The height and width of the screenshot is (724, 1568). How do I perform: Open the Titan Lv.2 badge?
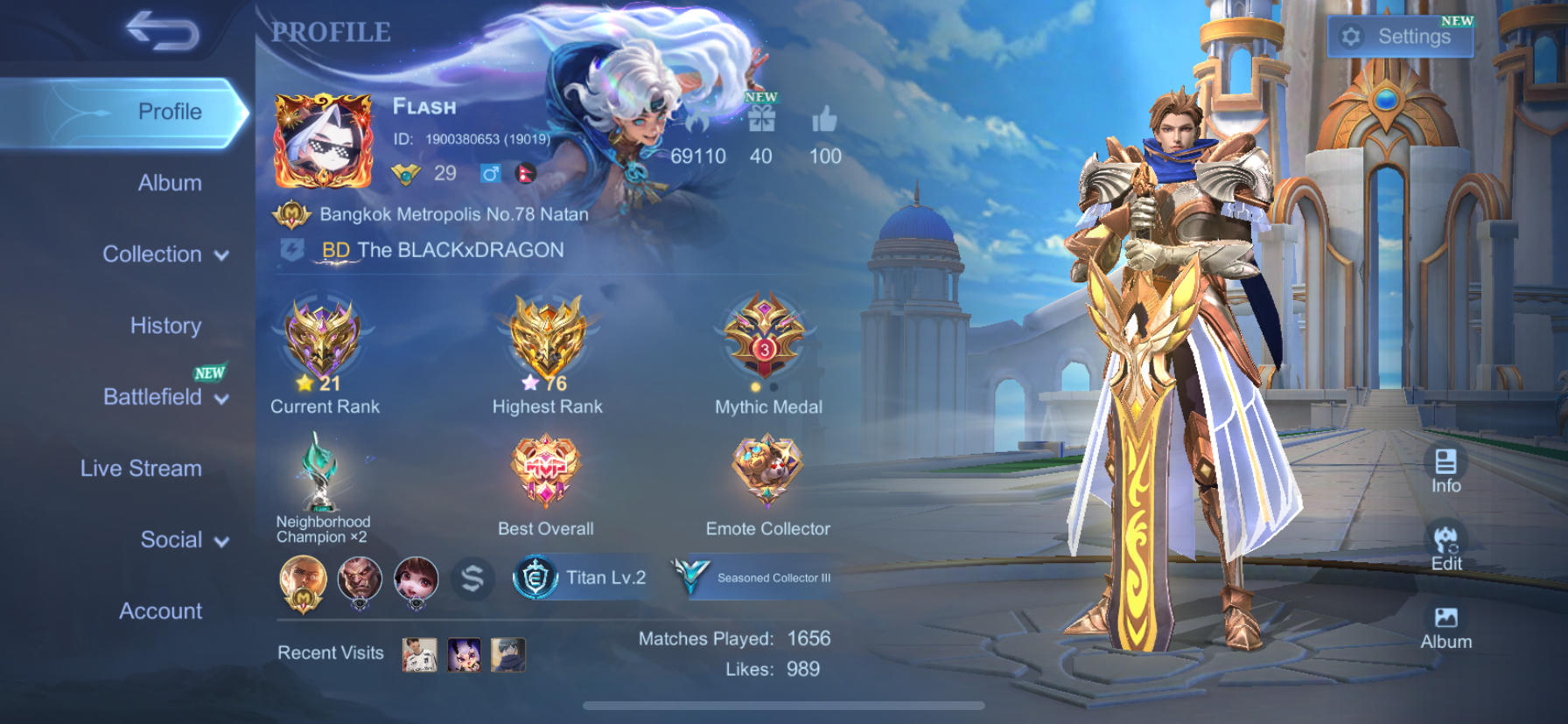(x=580, y=578)
